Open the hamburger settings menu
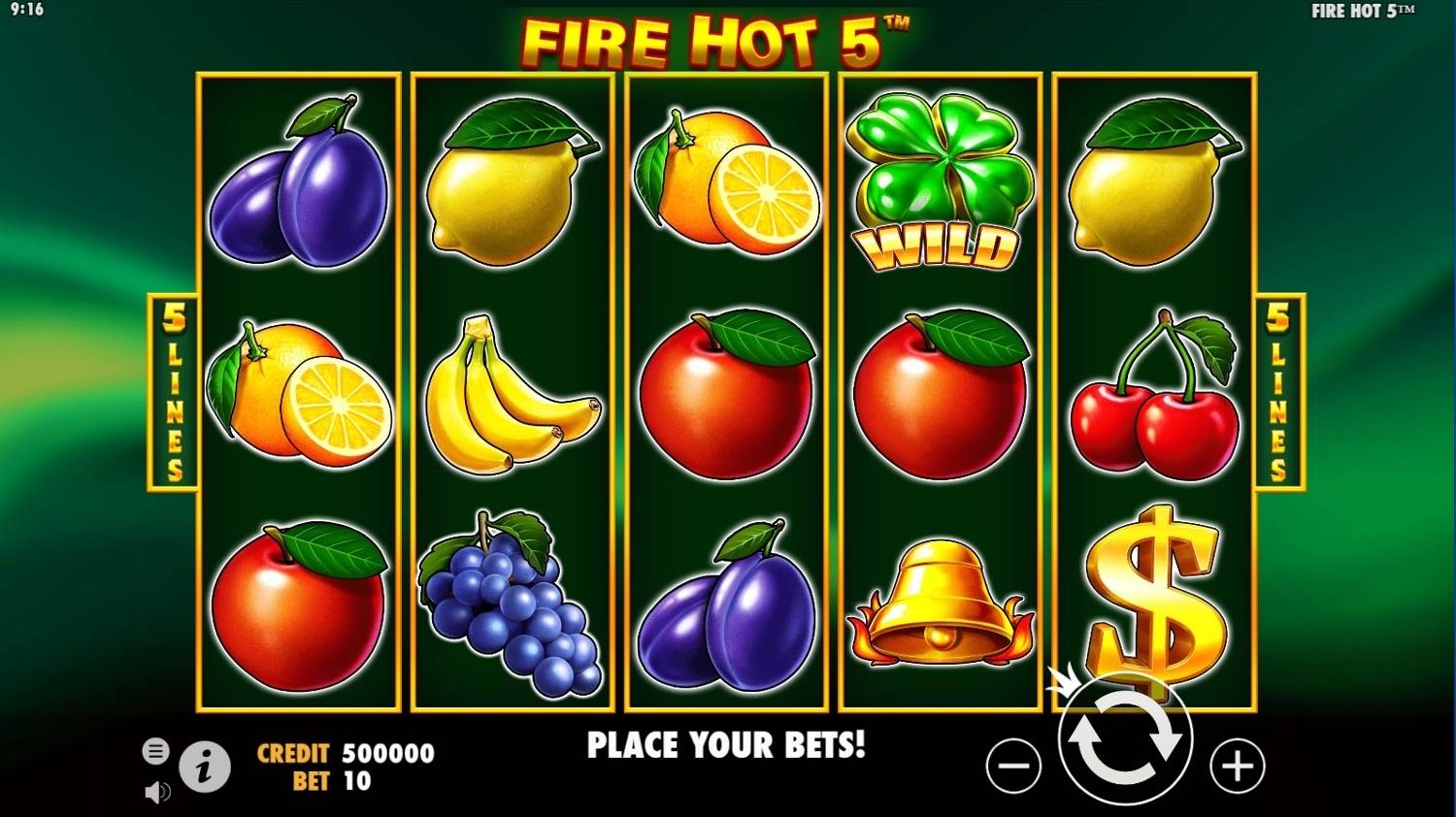Image resolution: width=1456 pixels, height=817 pixels. click(155, 751)
